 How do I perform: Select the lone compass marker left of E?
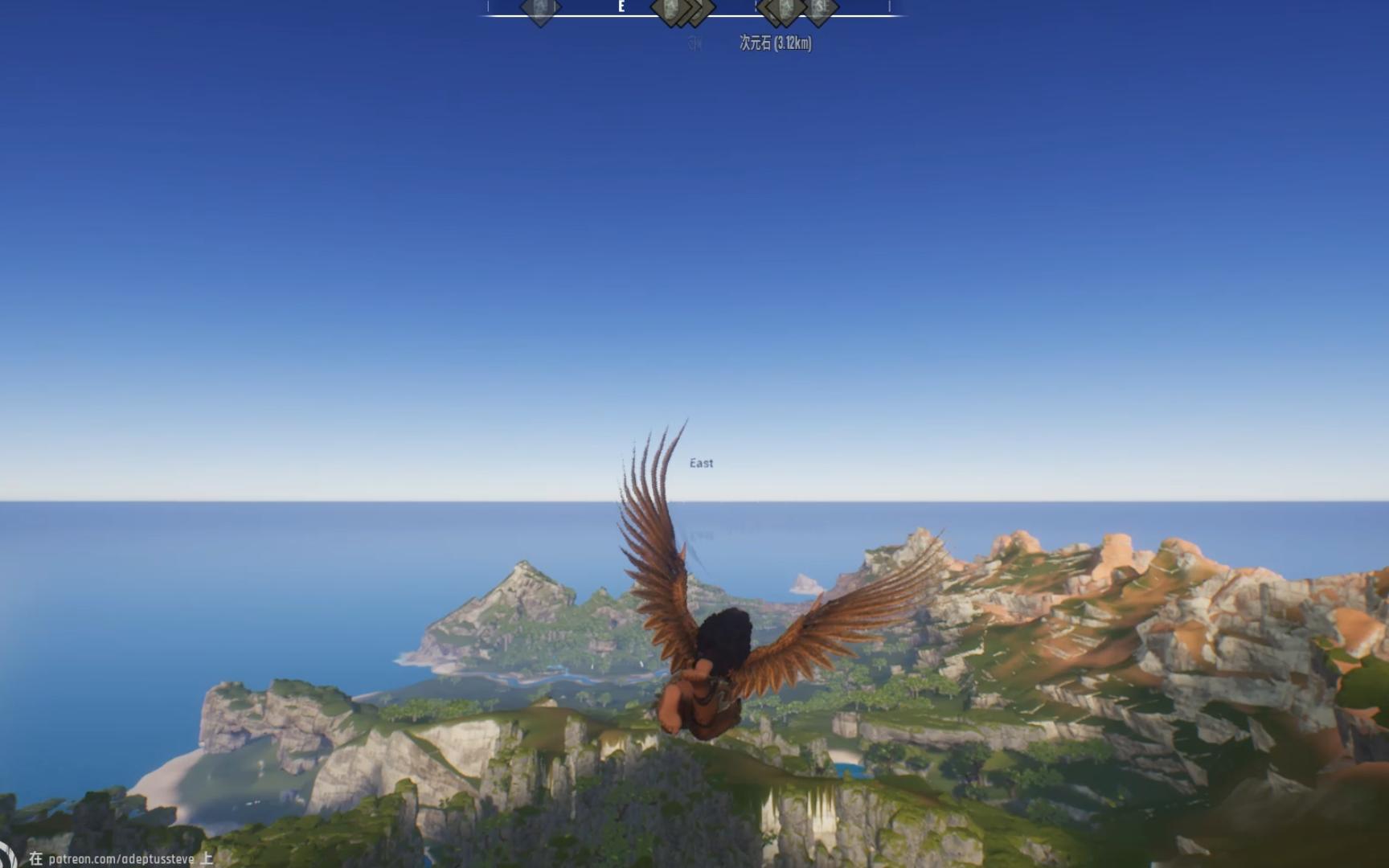point(539,10)
